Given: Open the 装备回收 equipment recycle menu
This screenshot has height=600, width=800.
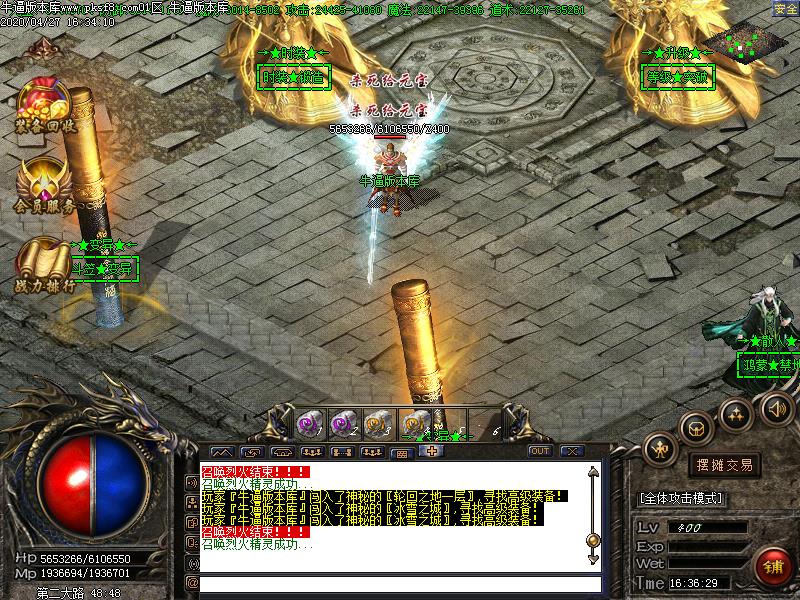Looking at the screenshot, I should (x=42, y=103).
